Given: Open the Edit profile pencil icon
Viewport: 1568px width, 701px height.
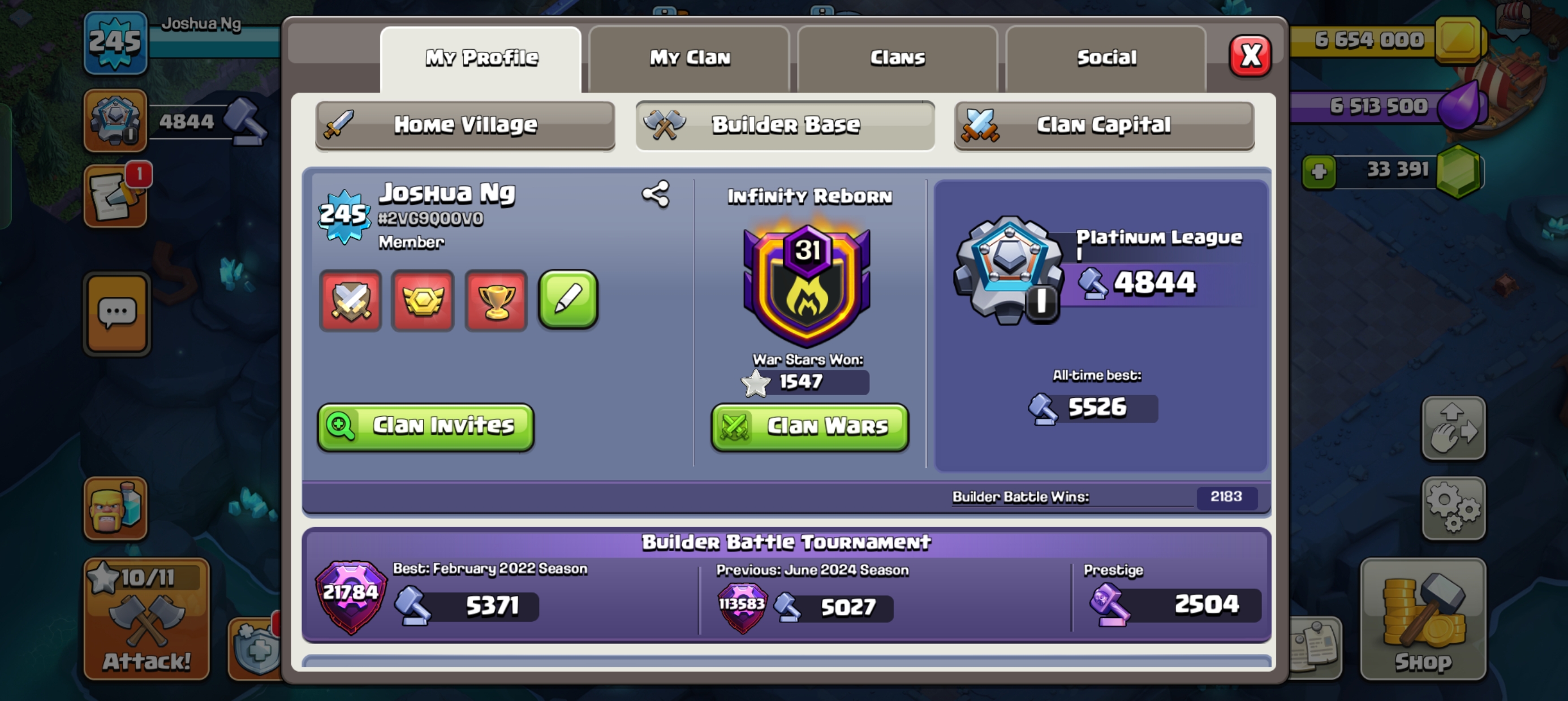Looking at the screenshot, I should click(568, 301).
